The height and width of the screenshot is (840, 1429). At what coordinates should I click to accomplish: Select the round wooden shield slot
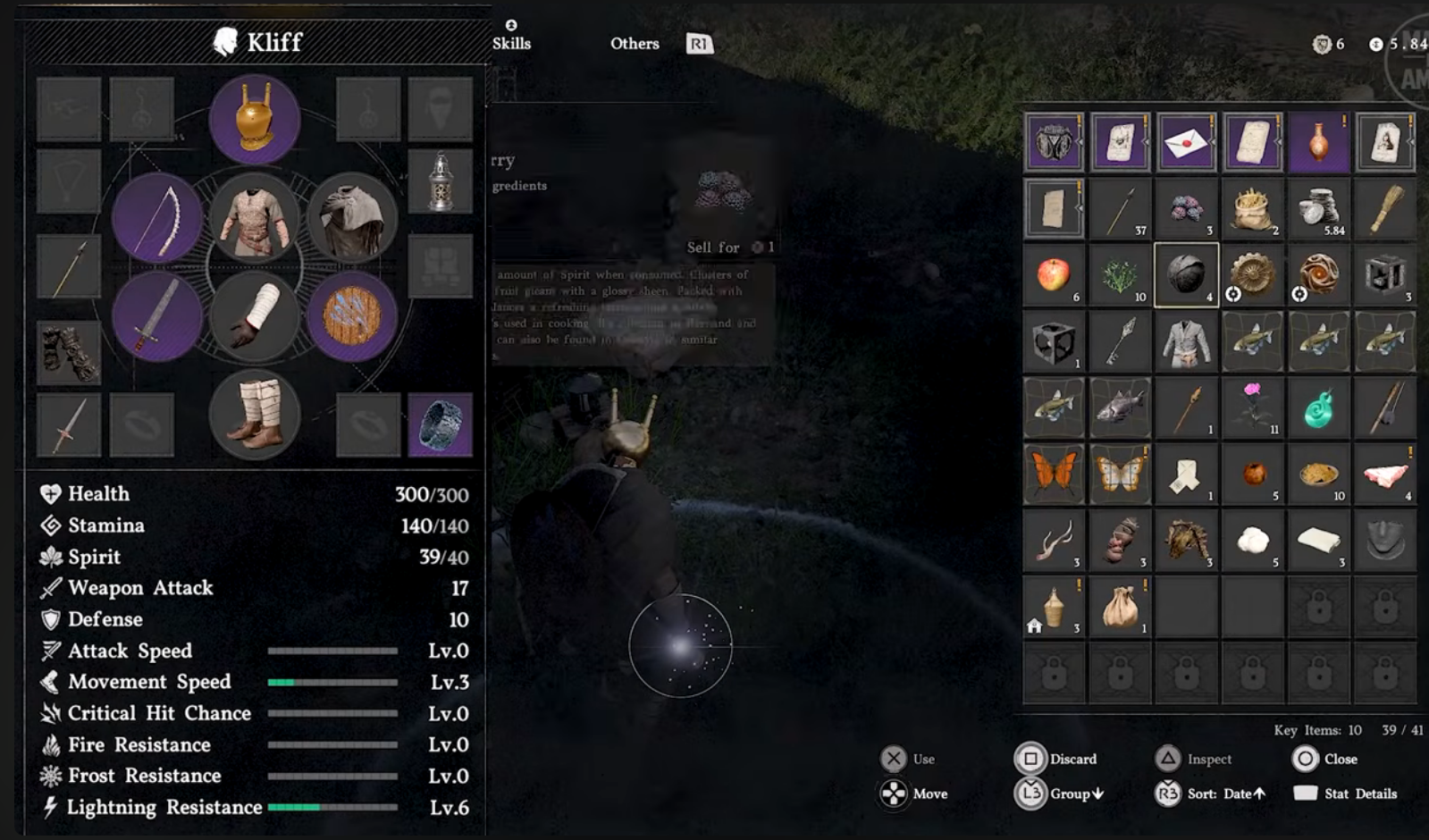352,316
